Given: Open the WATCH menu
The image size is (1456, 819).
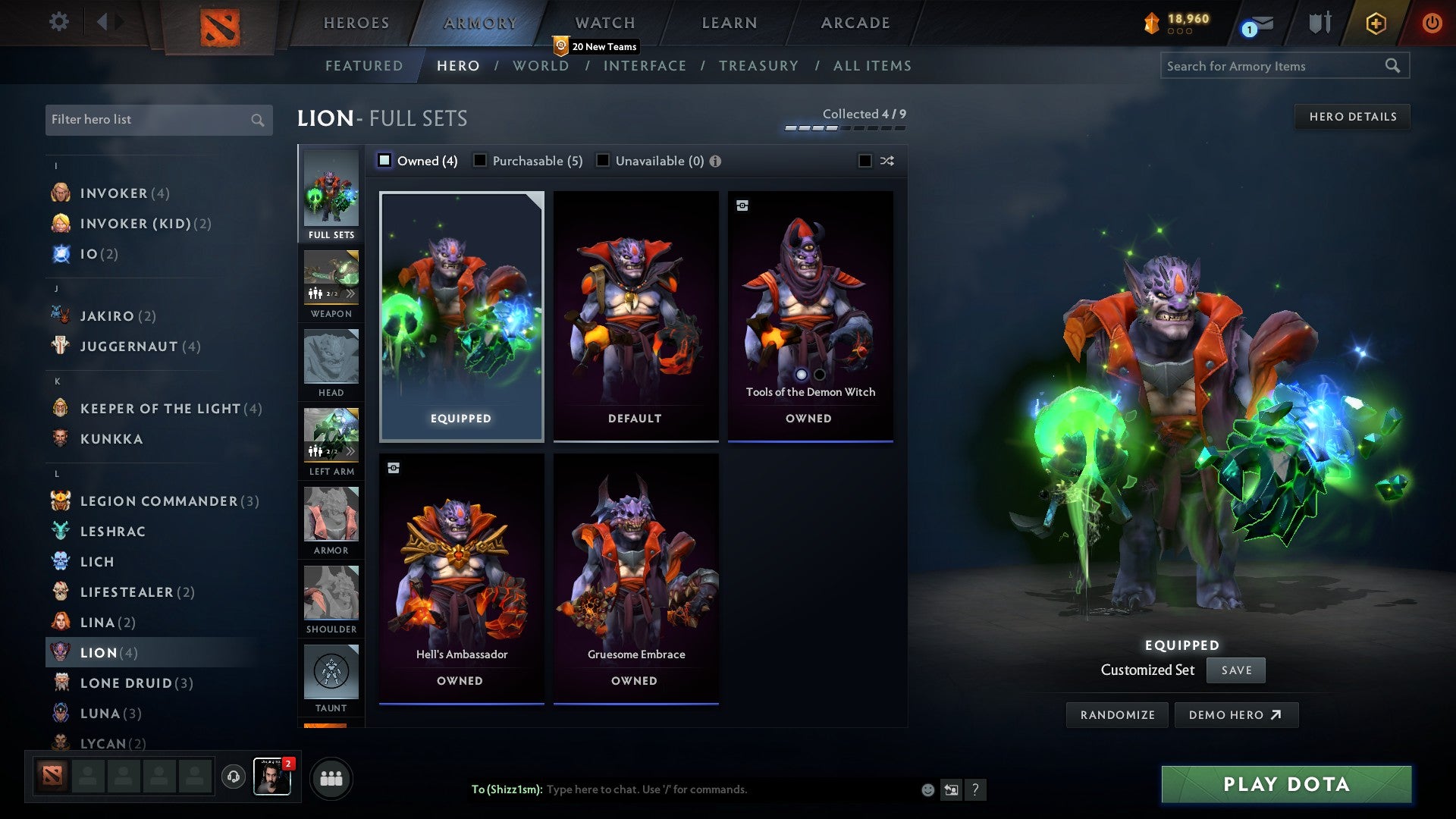Looking at the screenshot, I should (605, 23).
